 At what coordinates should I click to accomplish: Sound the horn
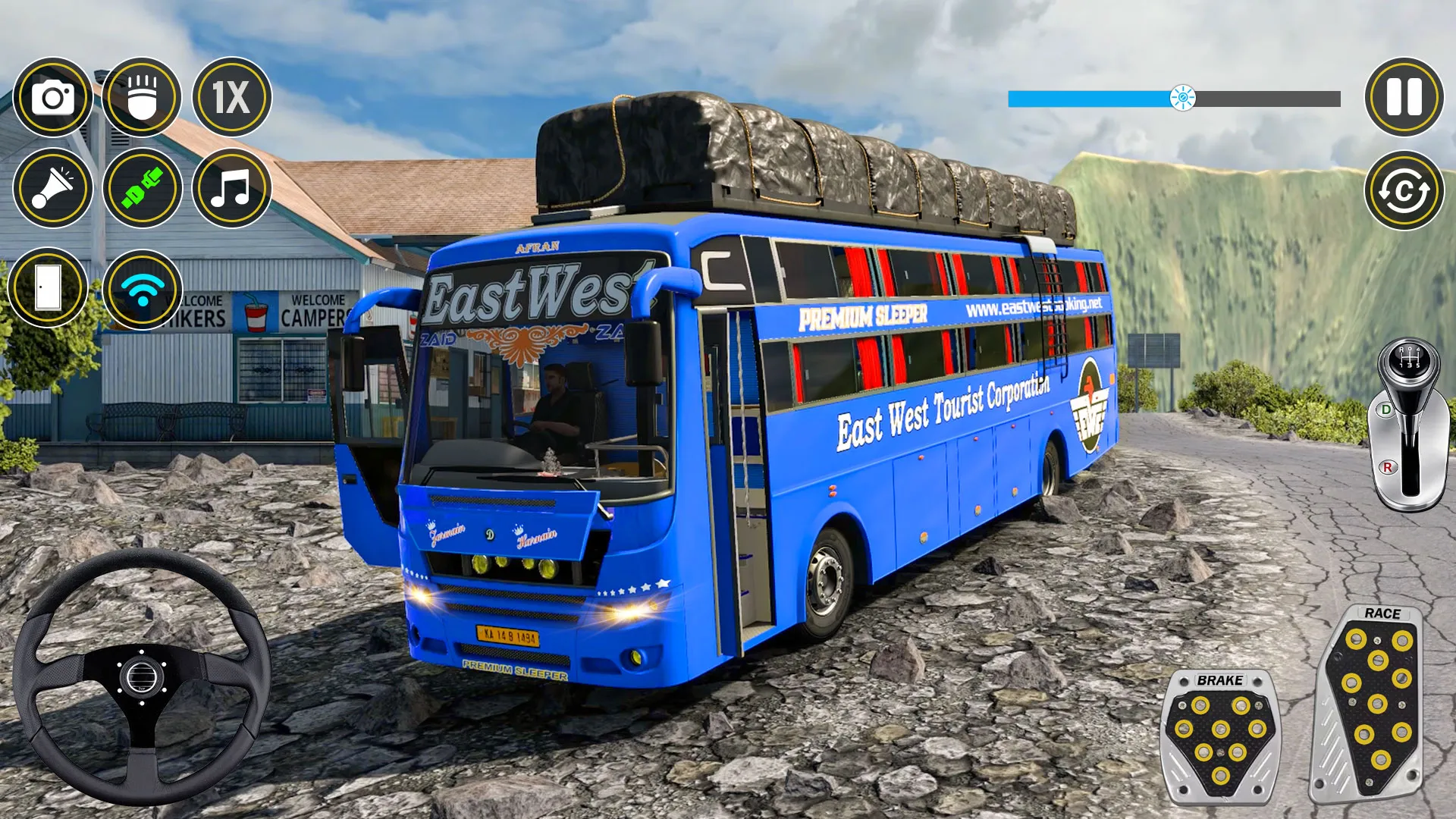tap(52, 188)
